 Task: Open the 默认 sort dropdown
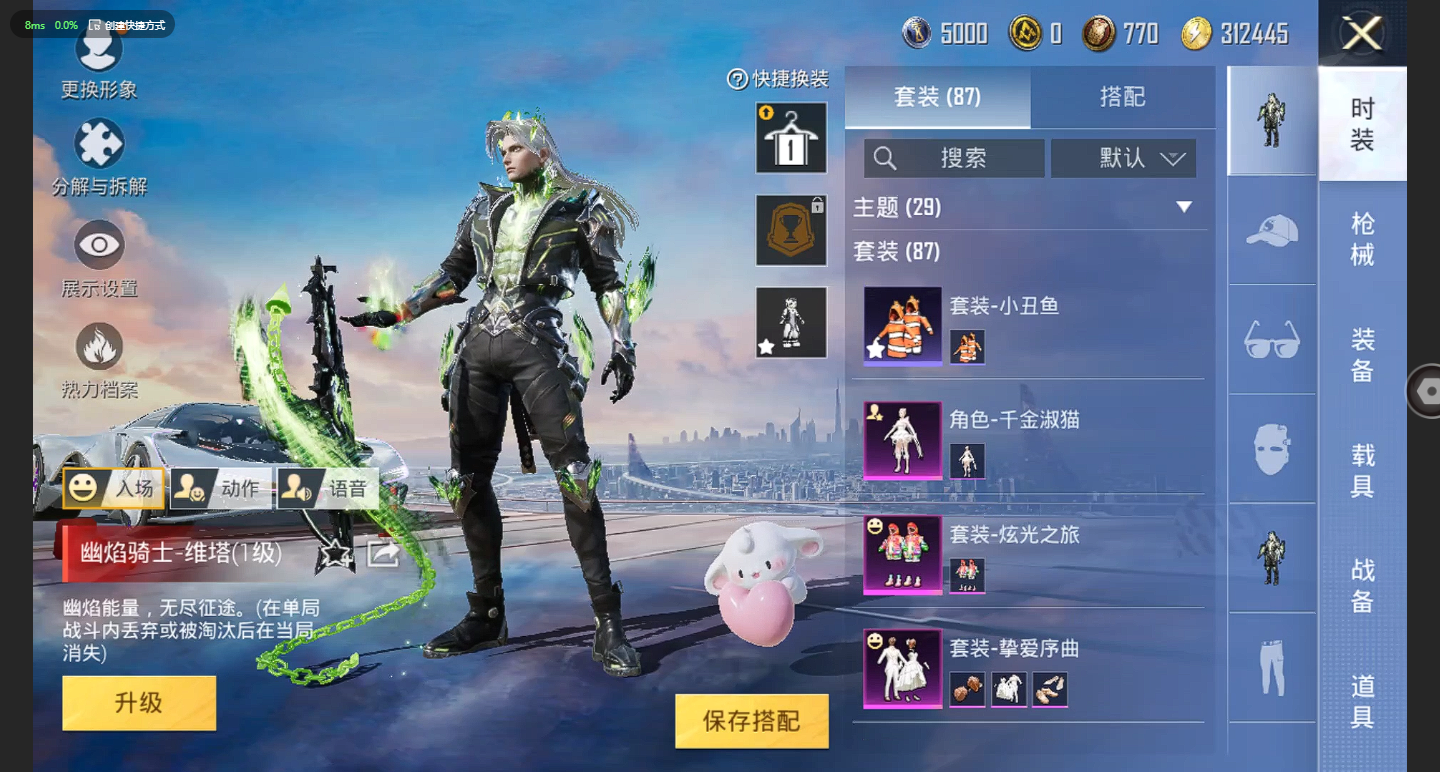(x=1123, y=158)
